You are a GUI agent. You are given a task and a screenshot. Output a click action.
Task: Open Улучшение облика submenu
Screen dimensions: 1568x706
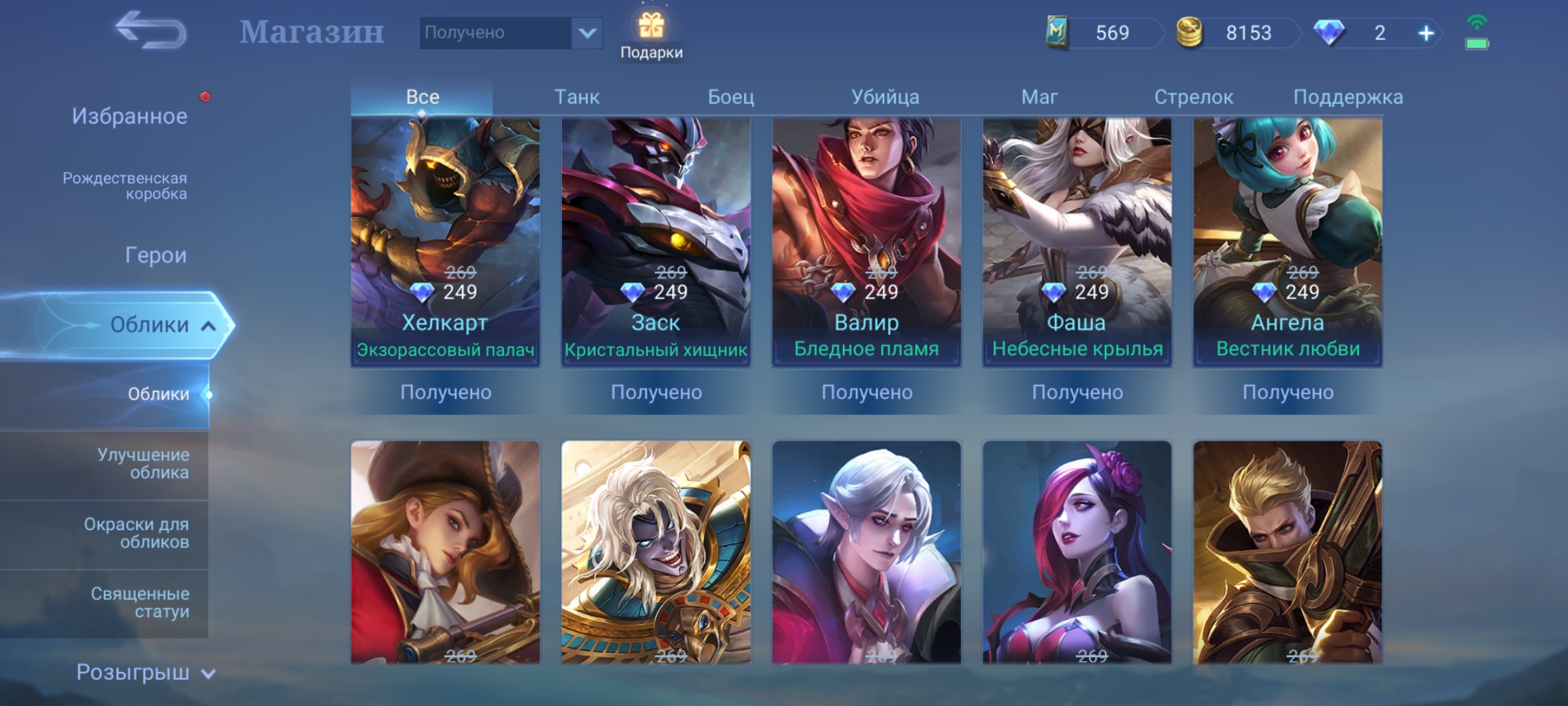pyautogui.click(x=143, y=463)
